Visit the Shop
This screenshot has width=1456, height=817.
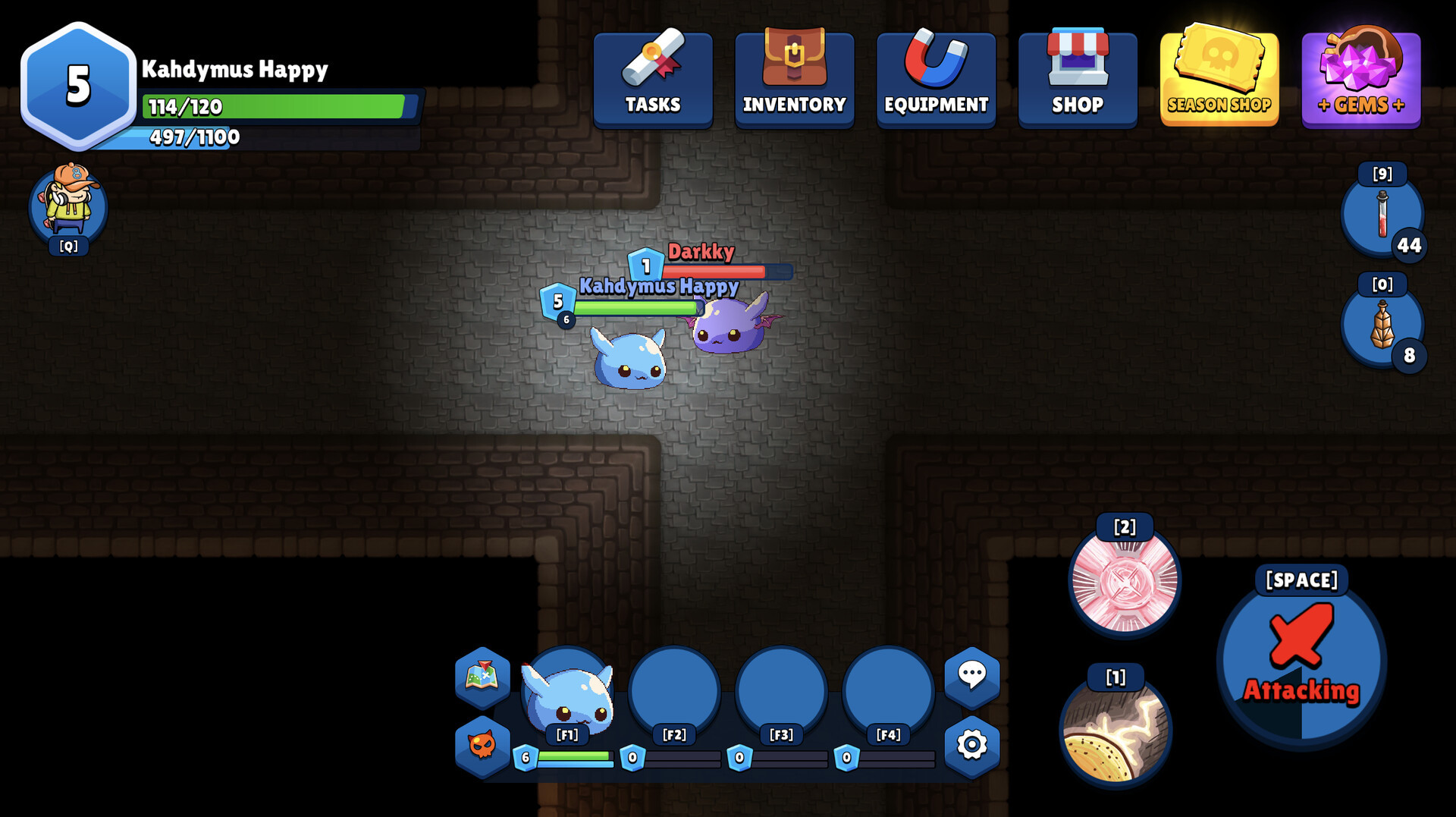1078,79
